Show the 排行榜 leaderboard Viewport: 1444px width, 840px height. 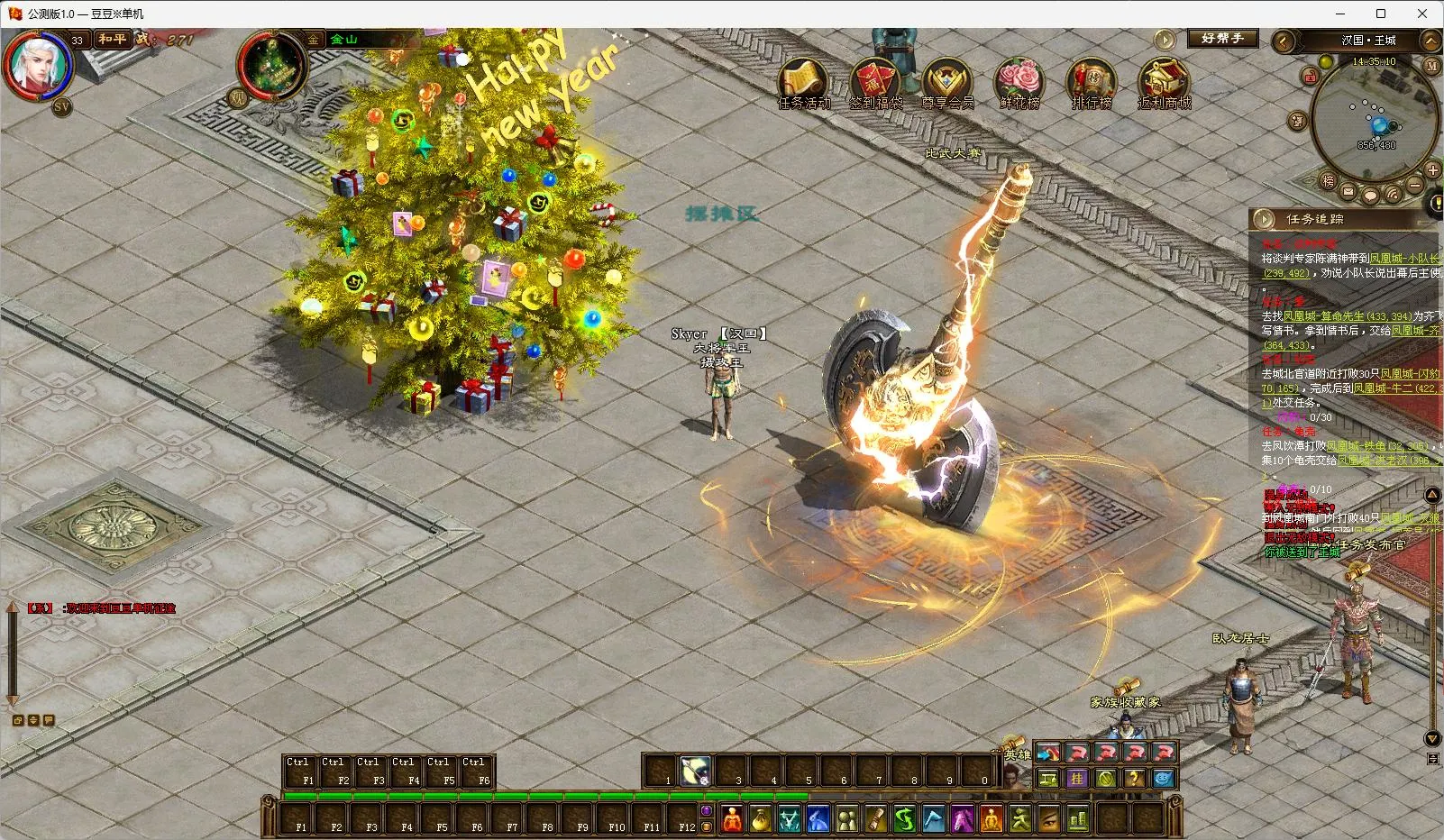[1091, 82]
